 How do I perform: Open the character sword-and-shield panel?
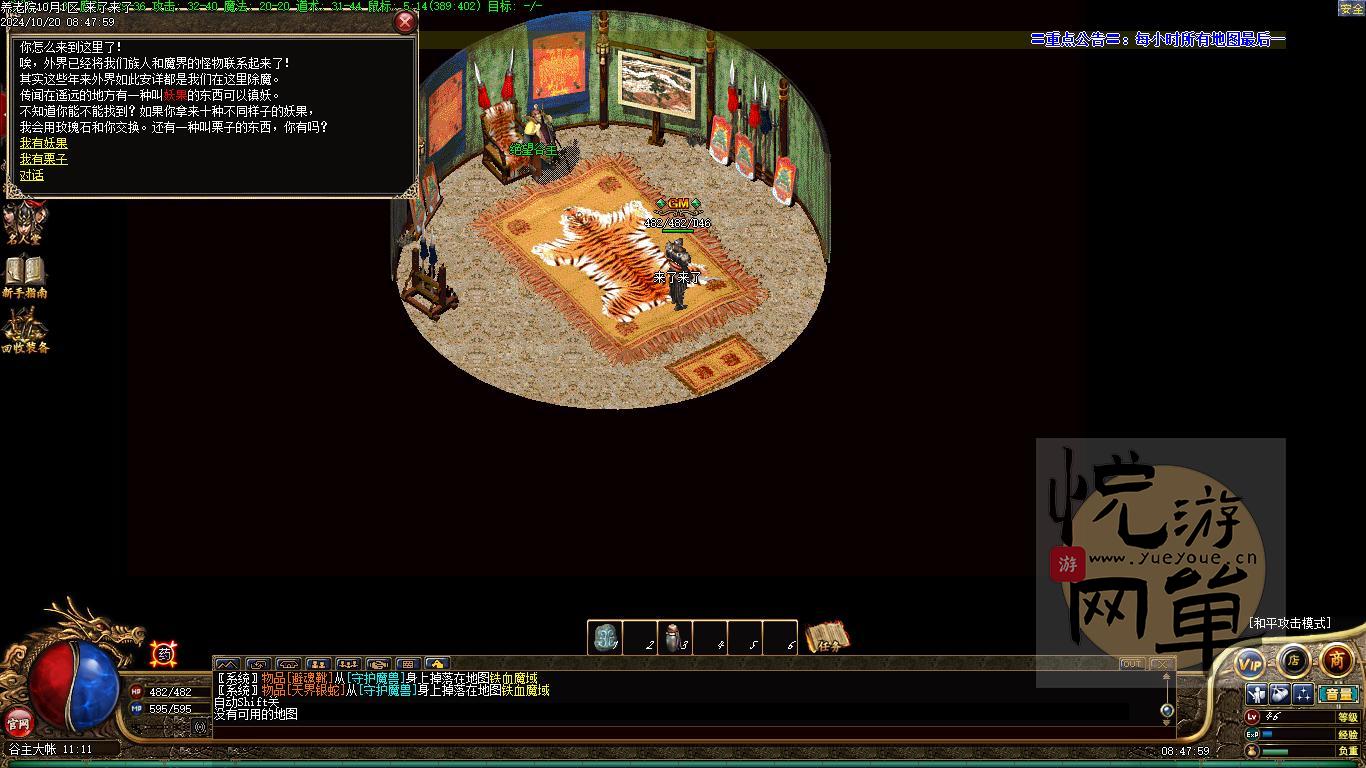[x=1257, y=694]
